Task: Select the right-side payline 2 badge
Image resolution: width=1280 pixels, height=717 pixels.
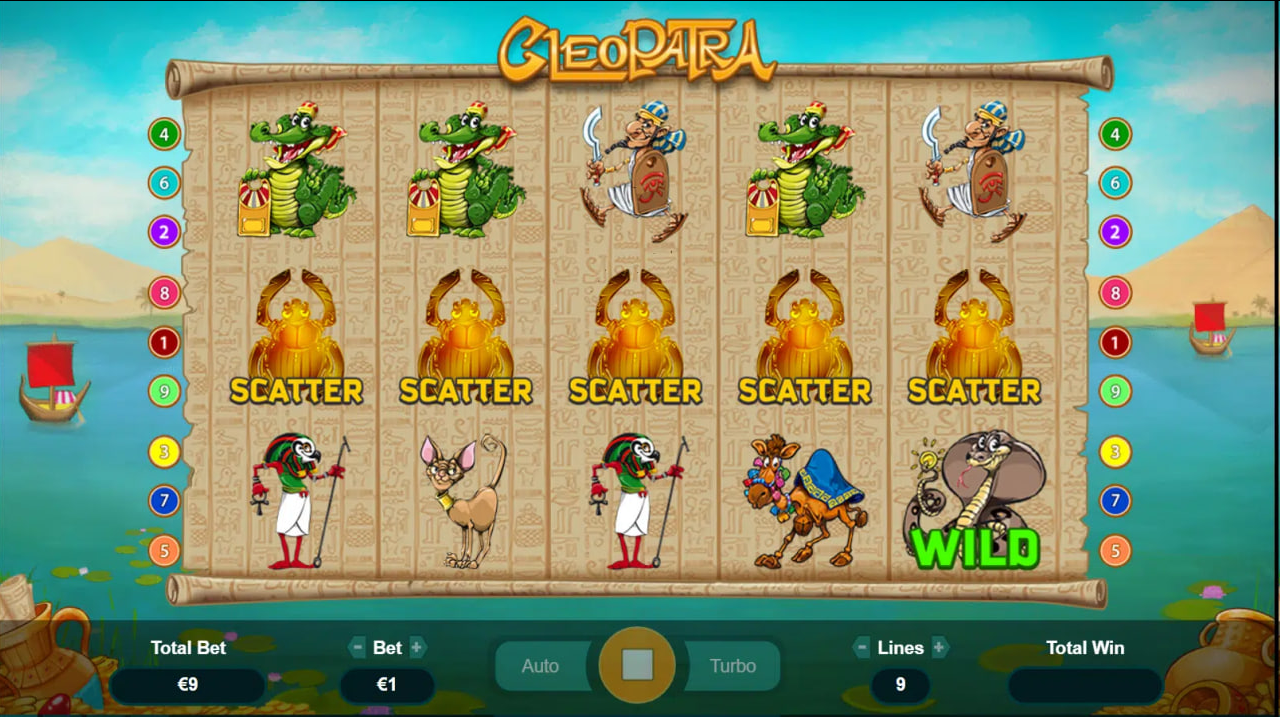Action: [x=1115, y=233]
